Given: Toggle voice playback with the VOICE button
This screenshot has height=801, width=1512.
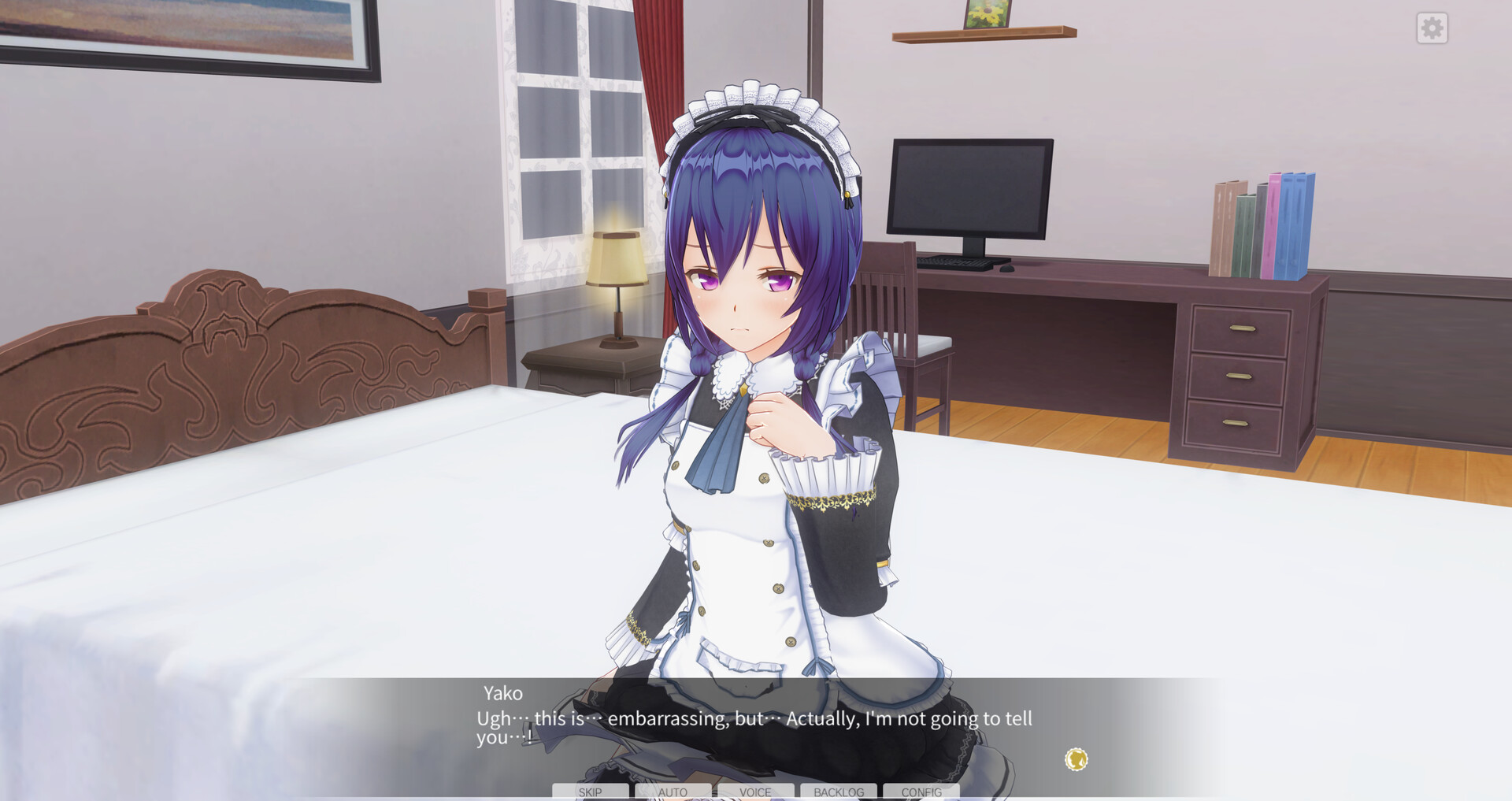Looking at the screenshot, I should 755,792.
